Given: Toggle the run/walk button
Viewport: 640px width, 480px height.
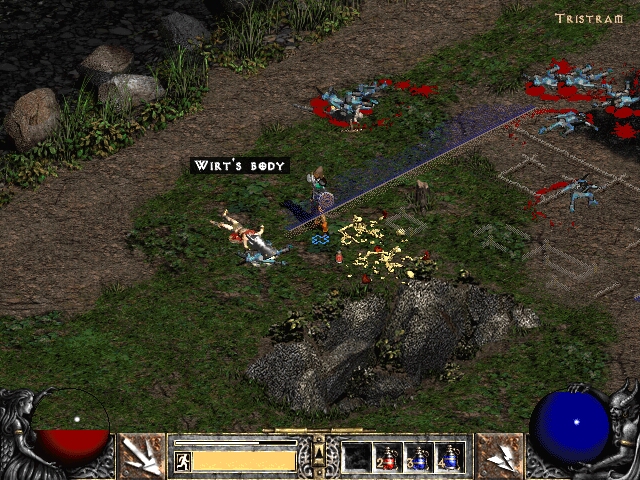Looking at the screenshot, I should [183, 461].
